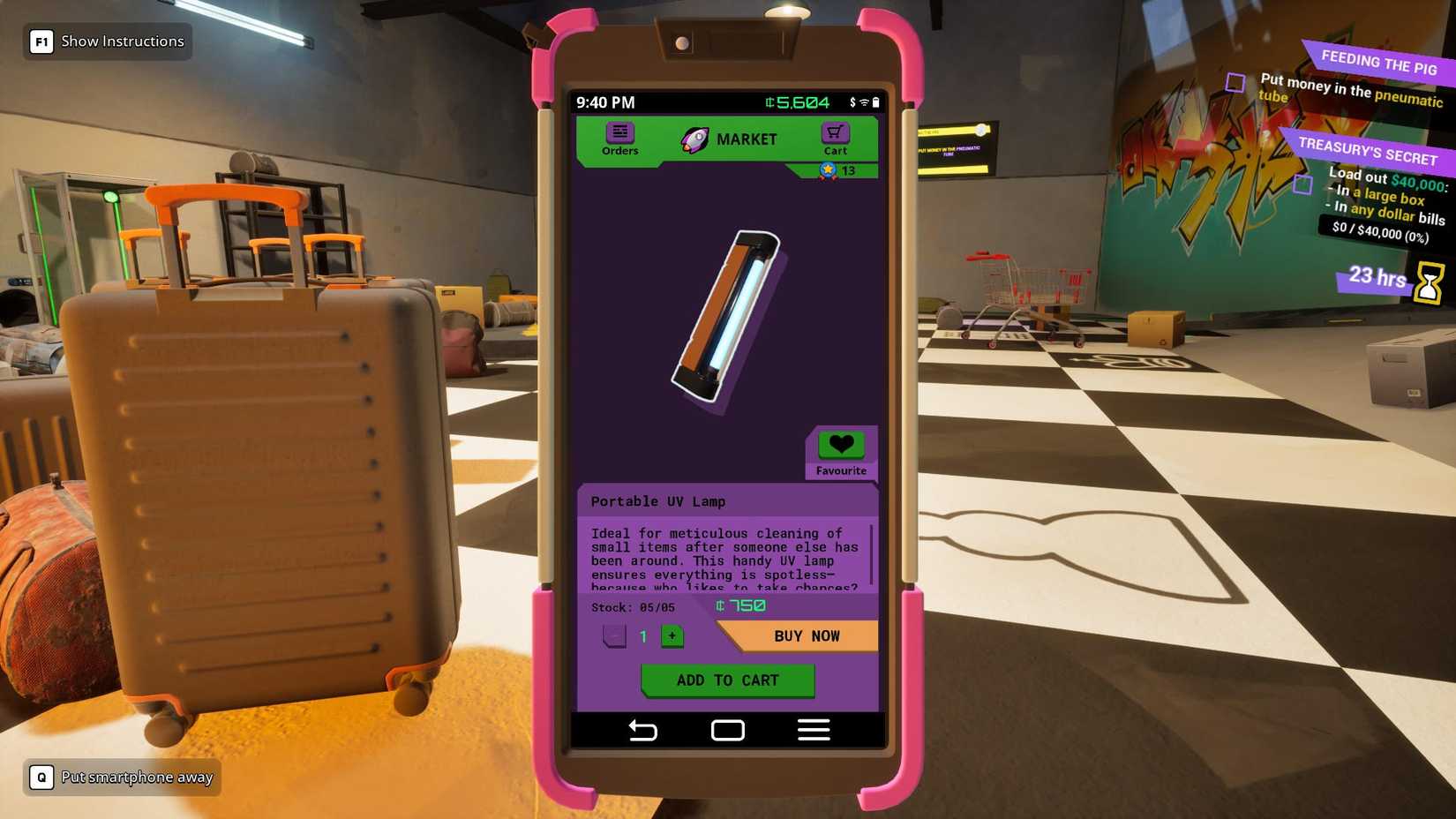Tap the back arrow on the navigation bar
The height and width of the screenshot is (819, 1456).
pyautogui.click(x=643, y=730)
